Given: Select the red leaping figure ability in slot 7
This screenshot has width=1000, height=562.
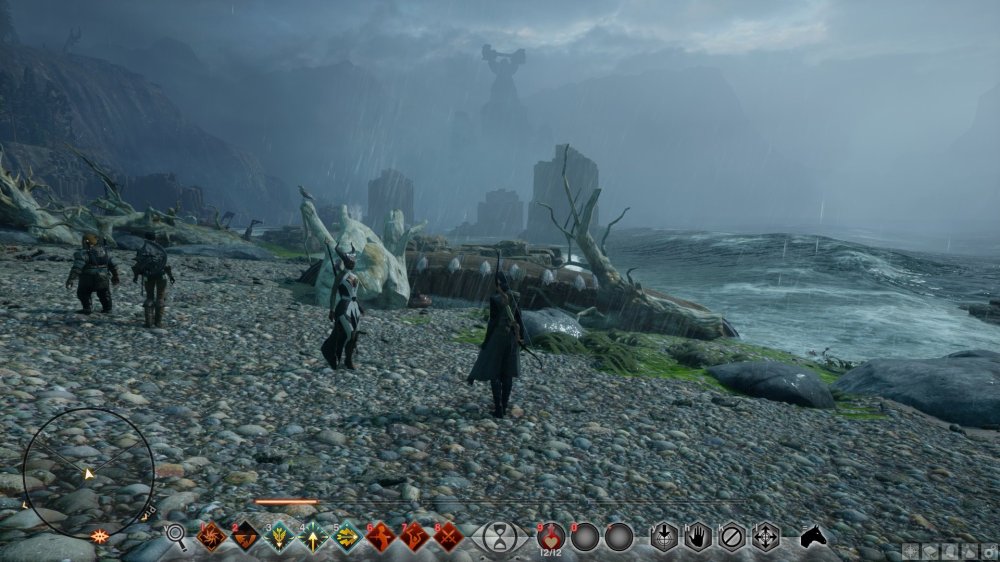Looking at the screenshot, I should coord(415,537).
